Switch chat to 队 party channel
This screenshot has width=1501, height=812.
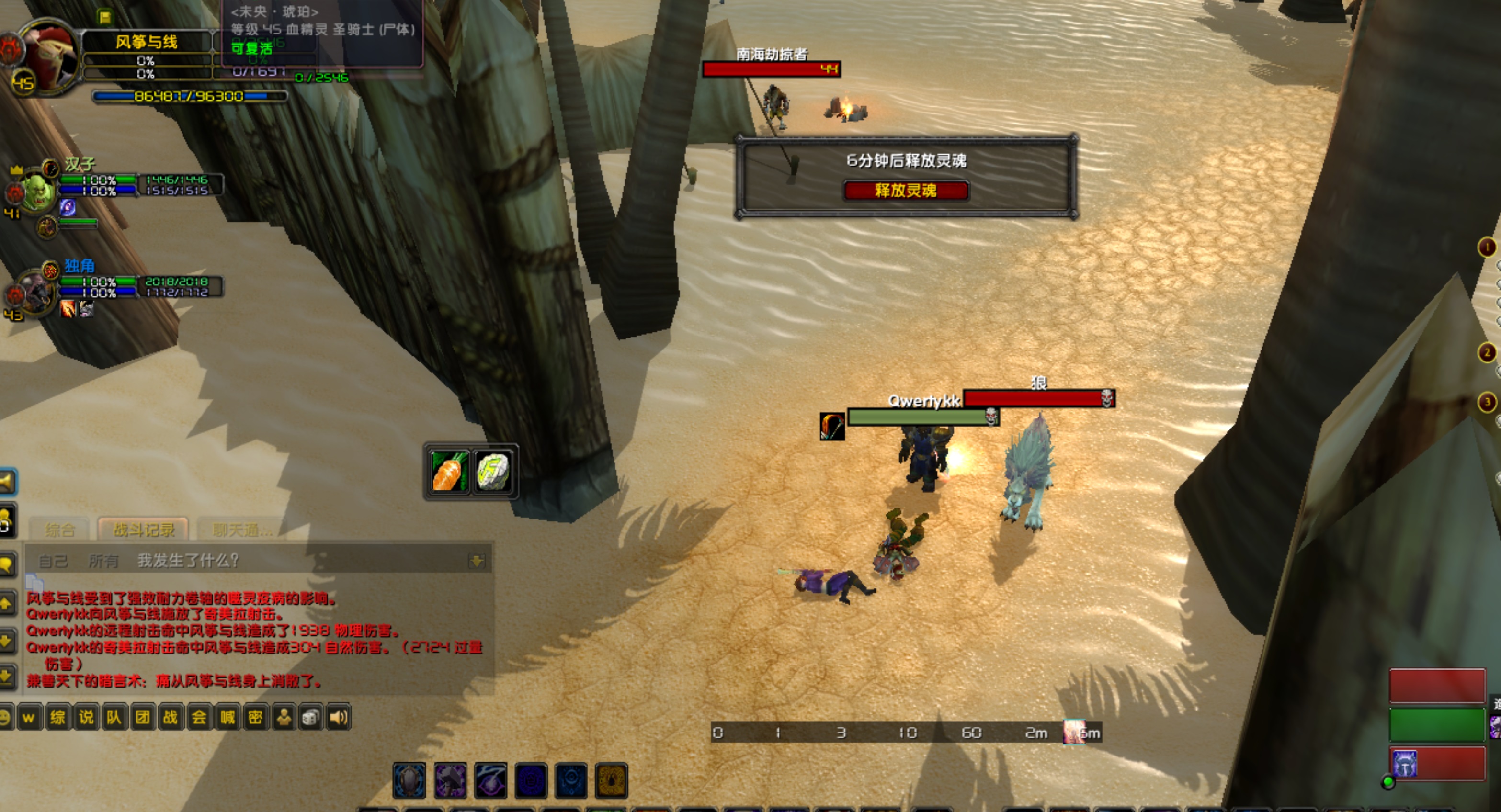click(114, 717)
